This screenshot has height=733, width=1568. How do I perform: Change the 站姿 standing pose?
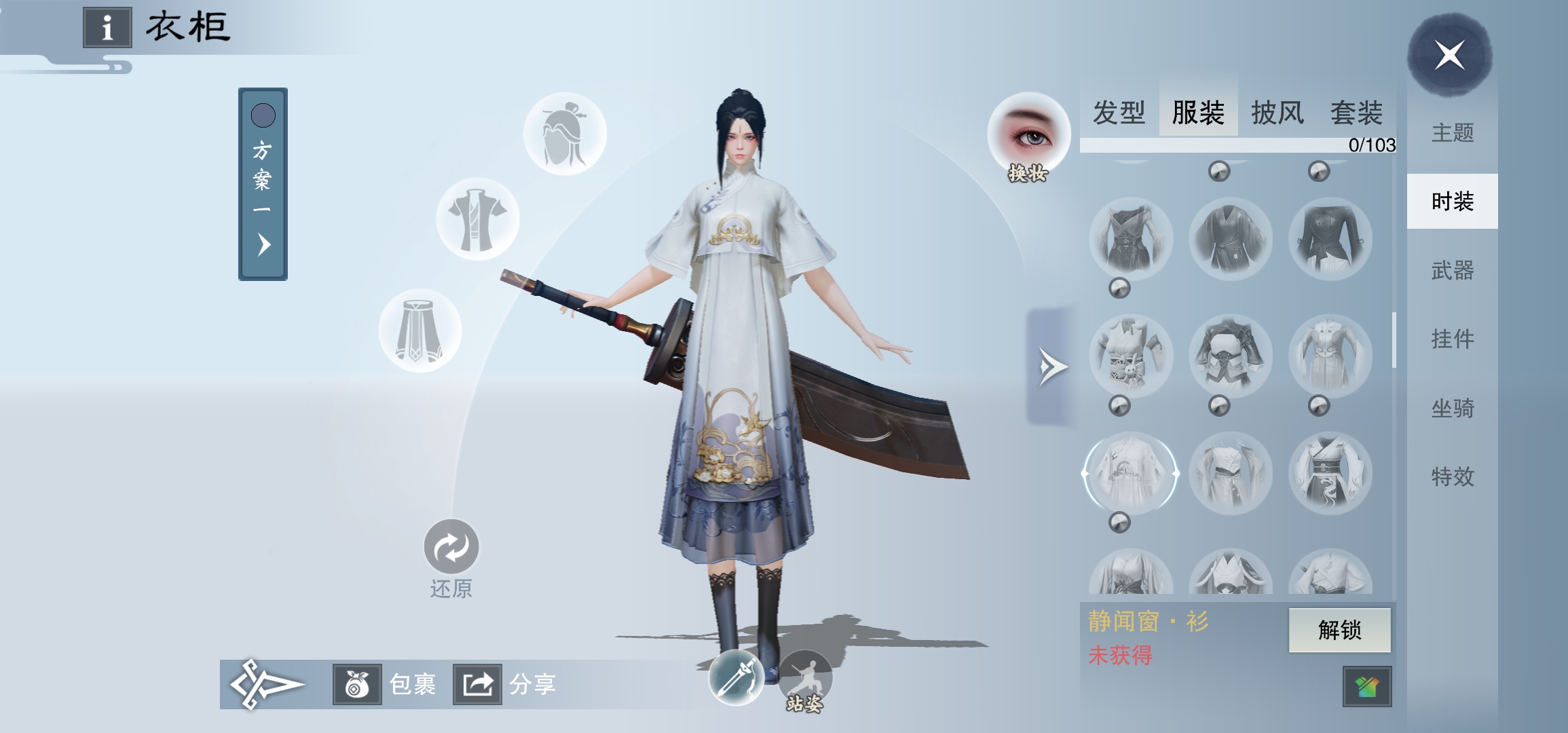click(805, 677)
